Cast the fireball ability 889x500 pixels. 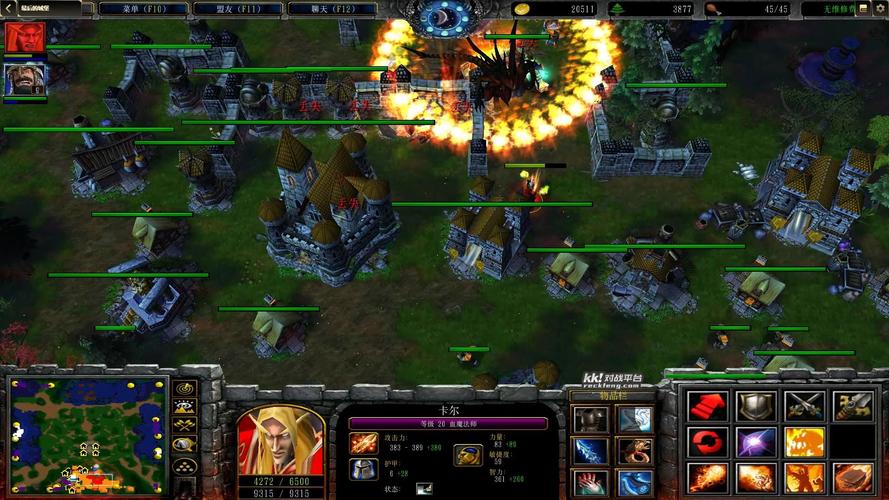pos(708,478)
